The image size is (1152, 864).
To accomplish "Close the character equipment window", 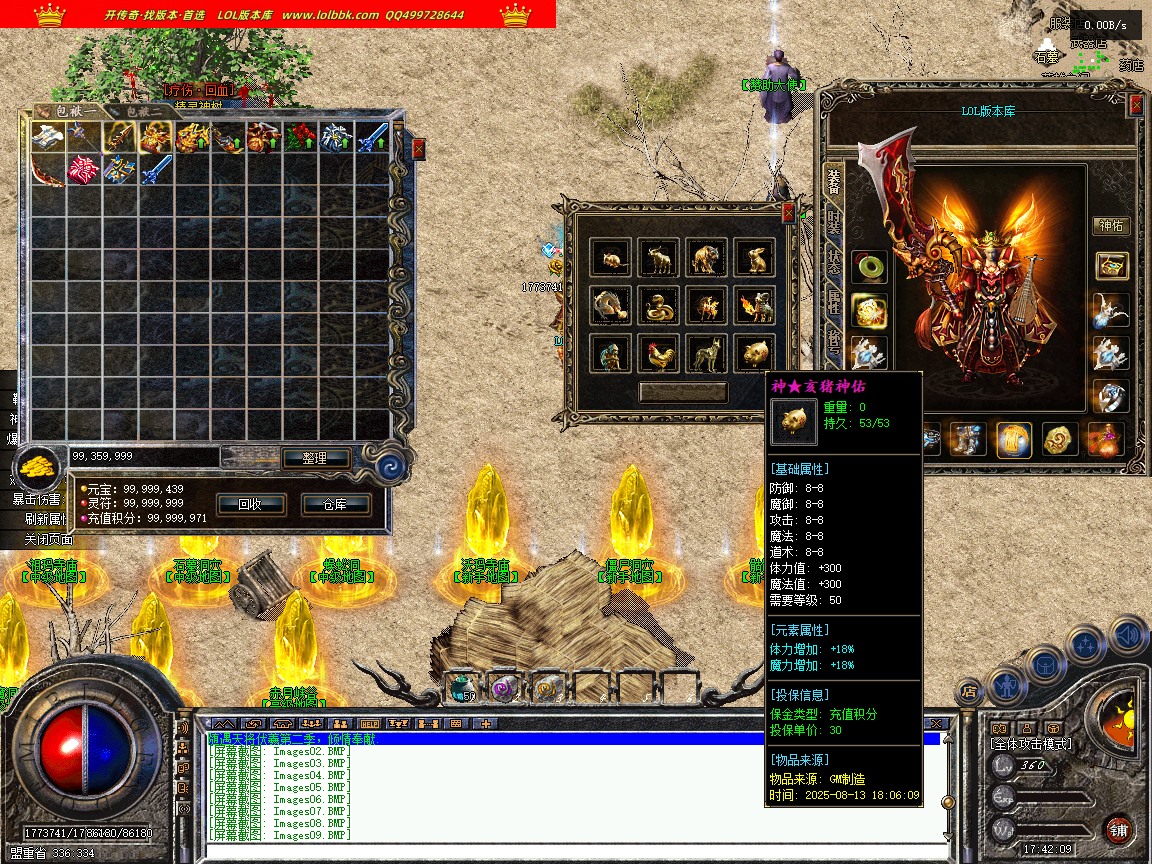I will [x=1136, y=104].
